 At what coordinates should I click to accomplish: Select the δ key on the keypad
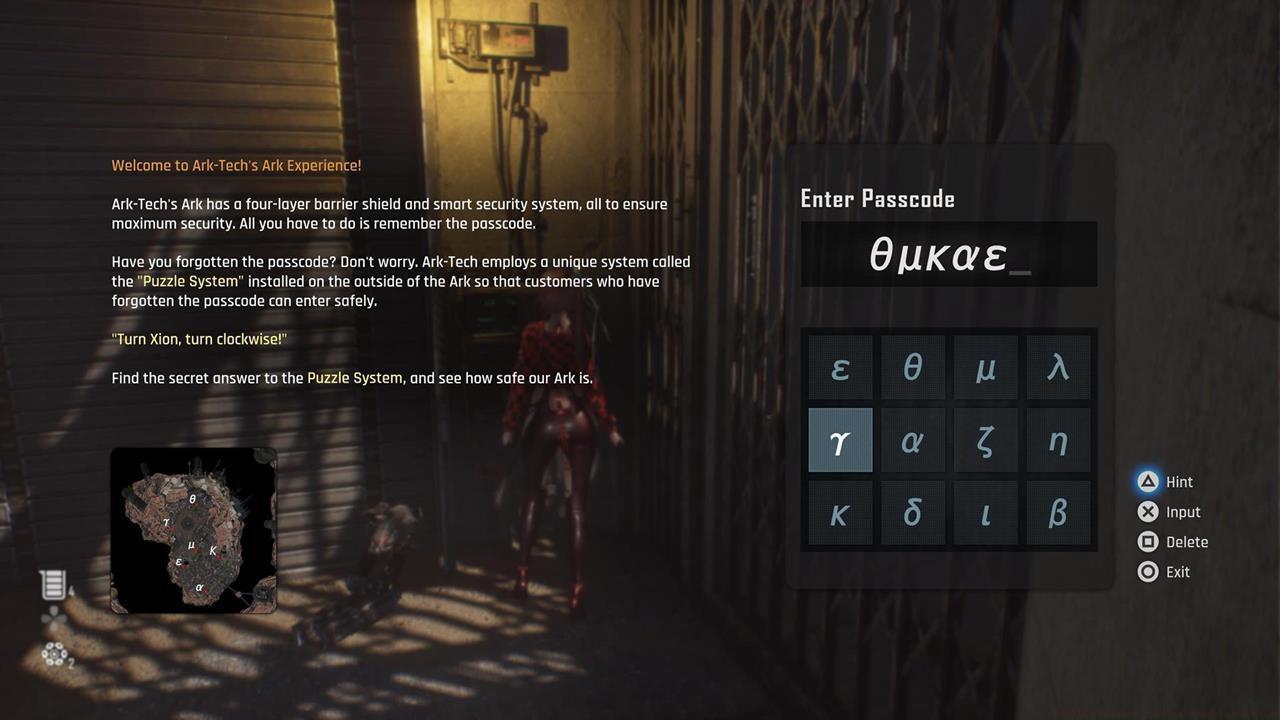click(912, 512)
